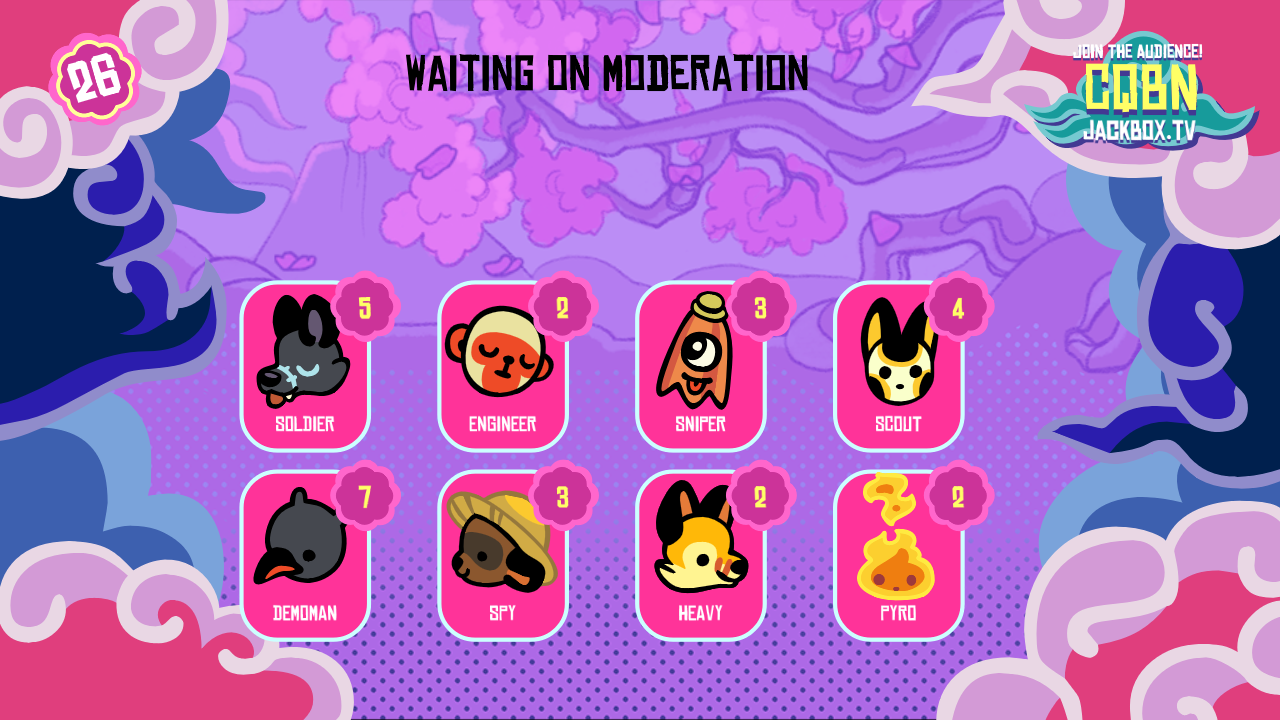Pick the Scout player card
Screen dimensions: 1280x720
[898, 368]
